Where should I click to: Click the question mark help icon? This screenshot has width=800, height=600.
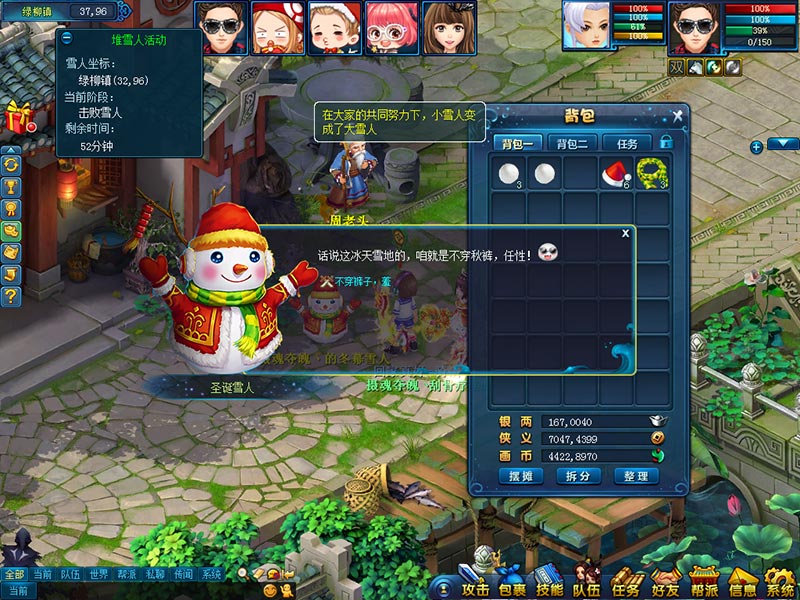coord(11,296)
